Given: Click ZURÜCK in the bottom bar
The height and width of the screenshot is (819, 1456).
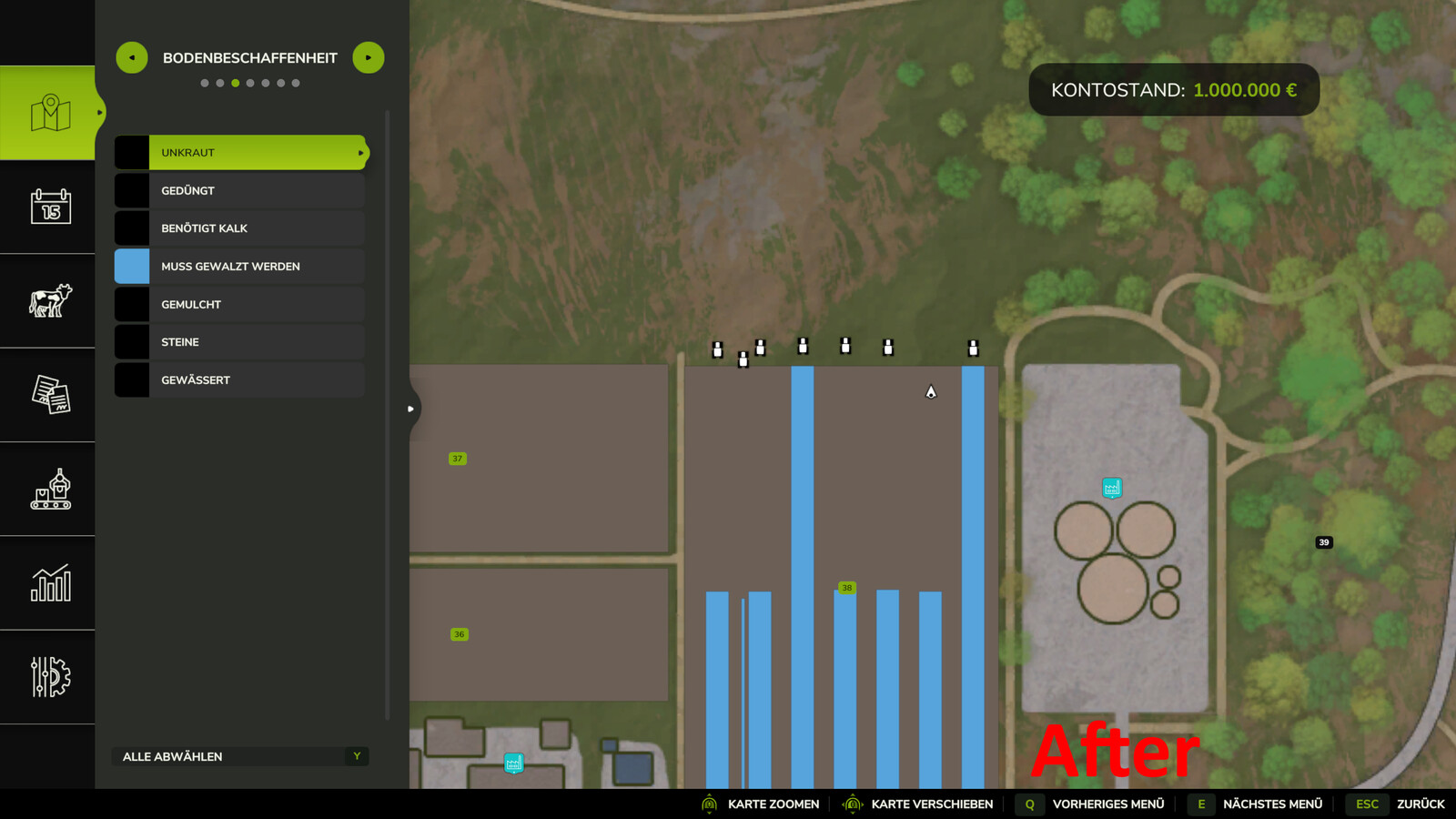Looking at the screenshot, I should coord(1421,804).
